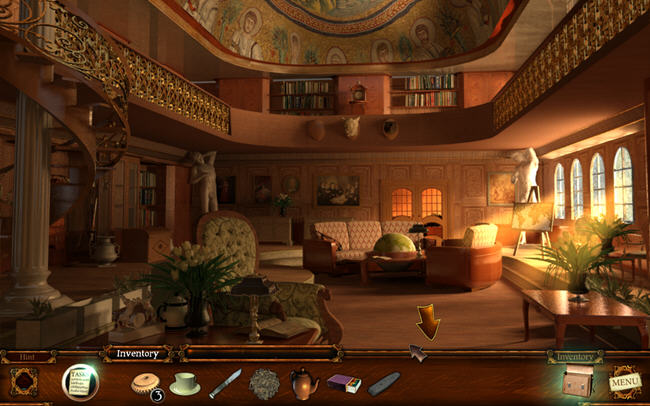650x406 pixels.
Task: Pick the knife from inventory
Action: tap(224, 383)
